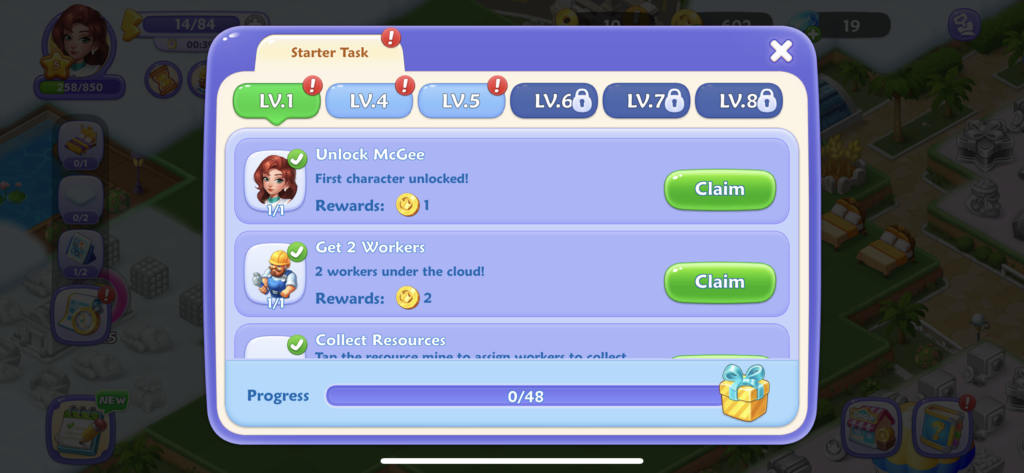Open the LV.5 tasks tab
Image resolution: width=1024 pixels, height=473 pixels.
click(x=460, y=101)
